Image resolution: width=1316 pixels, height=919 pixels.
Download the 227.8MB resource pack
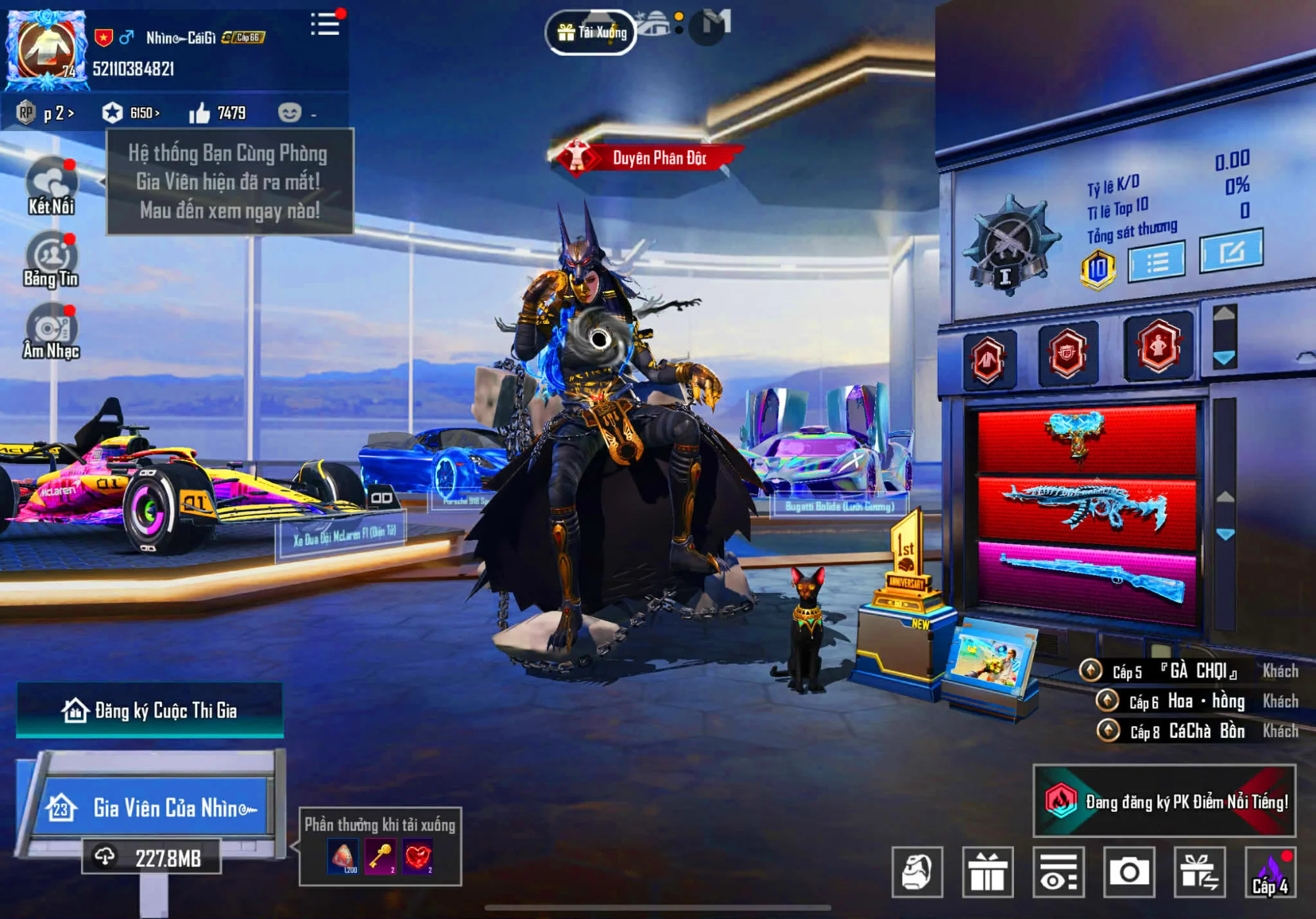pos(151,857)
